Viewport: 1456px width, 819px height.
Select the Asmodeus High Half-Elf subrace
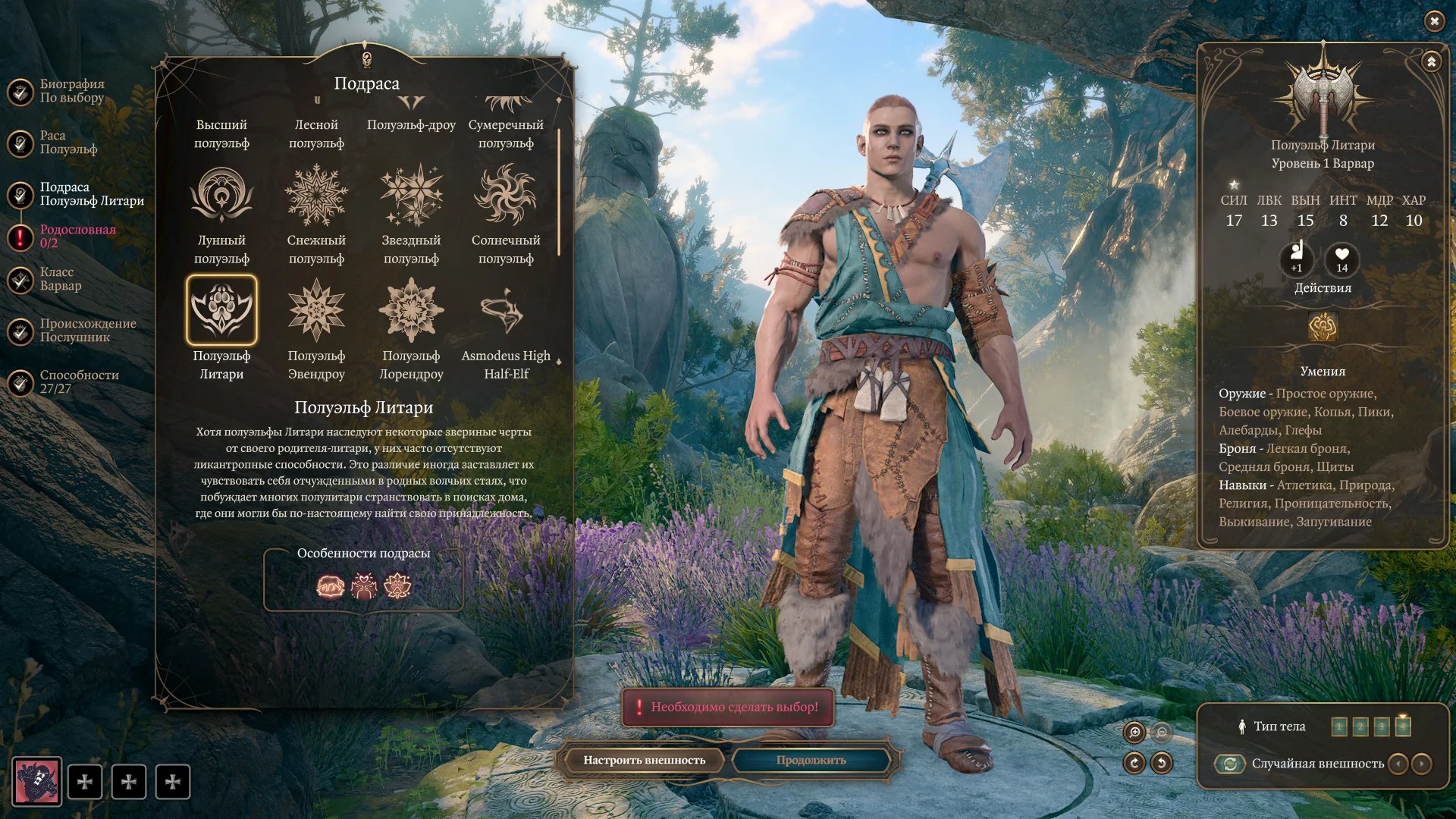click(506, 310)
